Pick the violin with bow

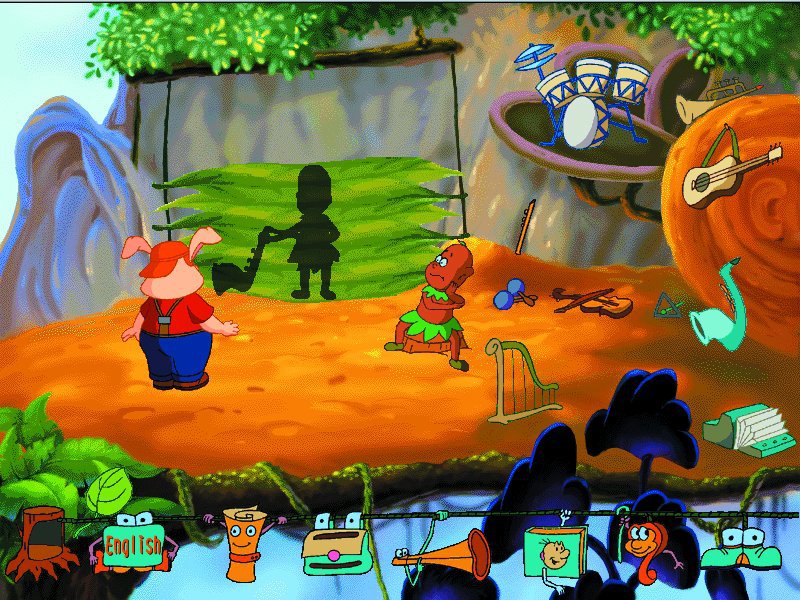[590, 298]
